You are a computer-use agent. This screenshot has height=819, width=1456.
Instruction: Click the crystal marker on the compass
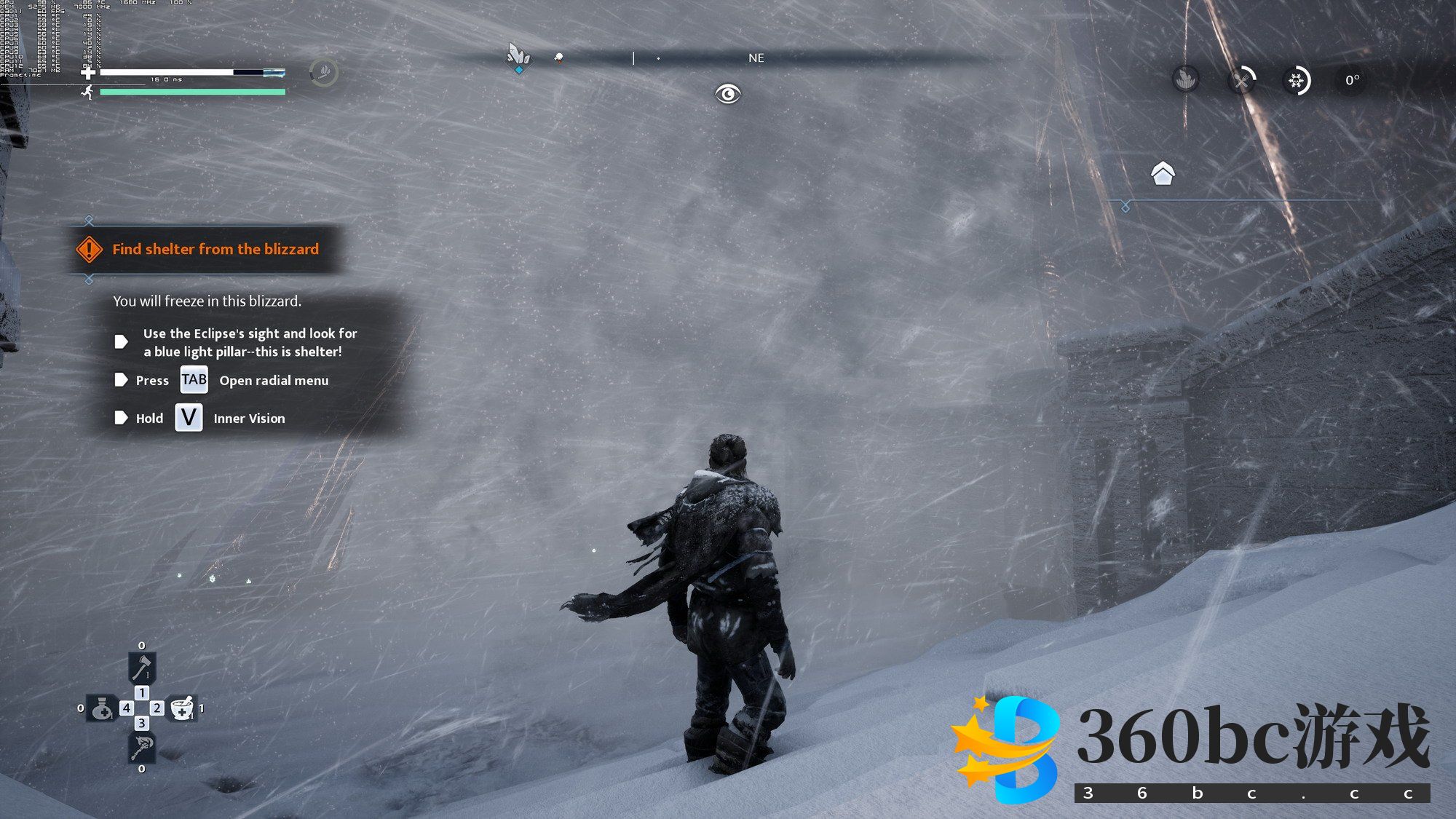point(518,57)
